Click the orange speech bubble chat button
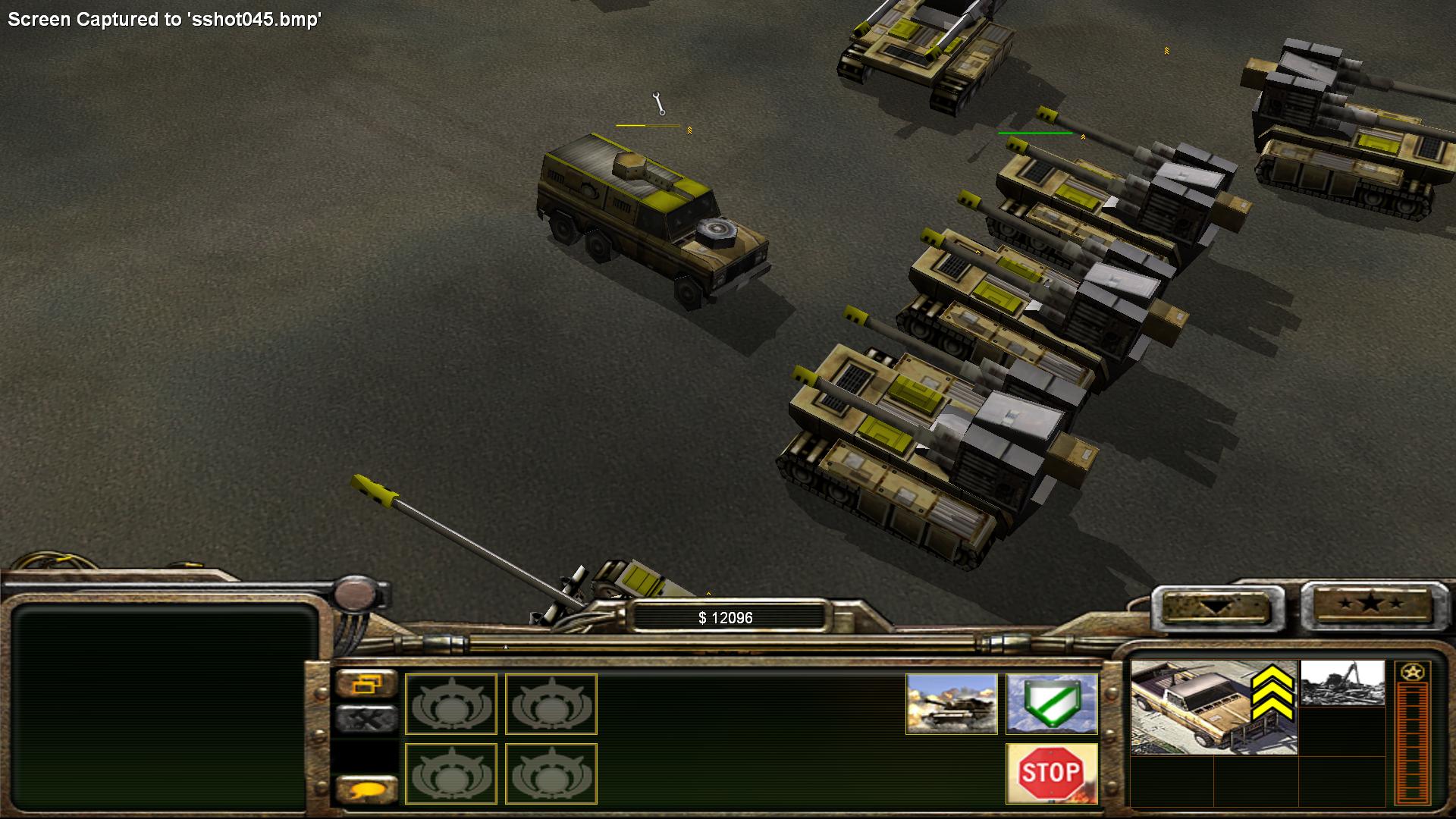 point(366,789)
